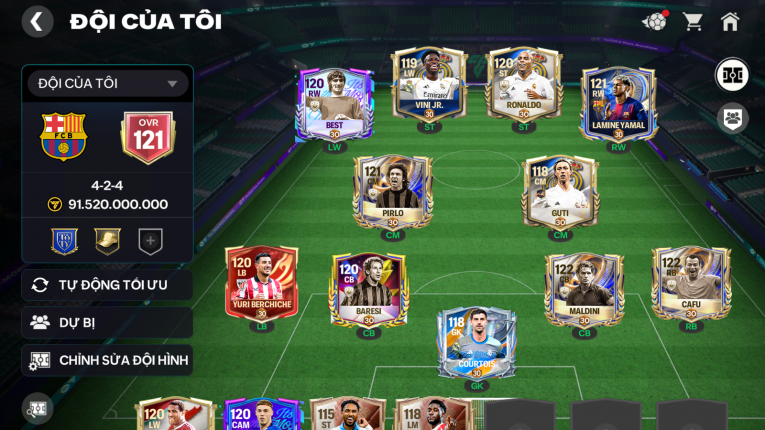The image size is (765, 430).
Task: Pick the Lamine Yamal RW card
Action: tap(618, 105)
